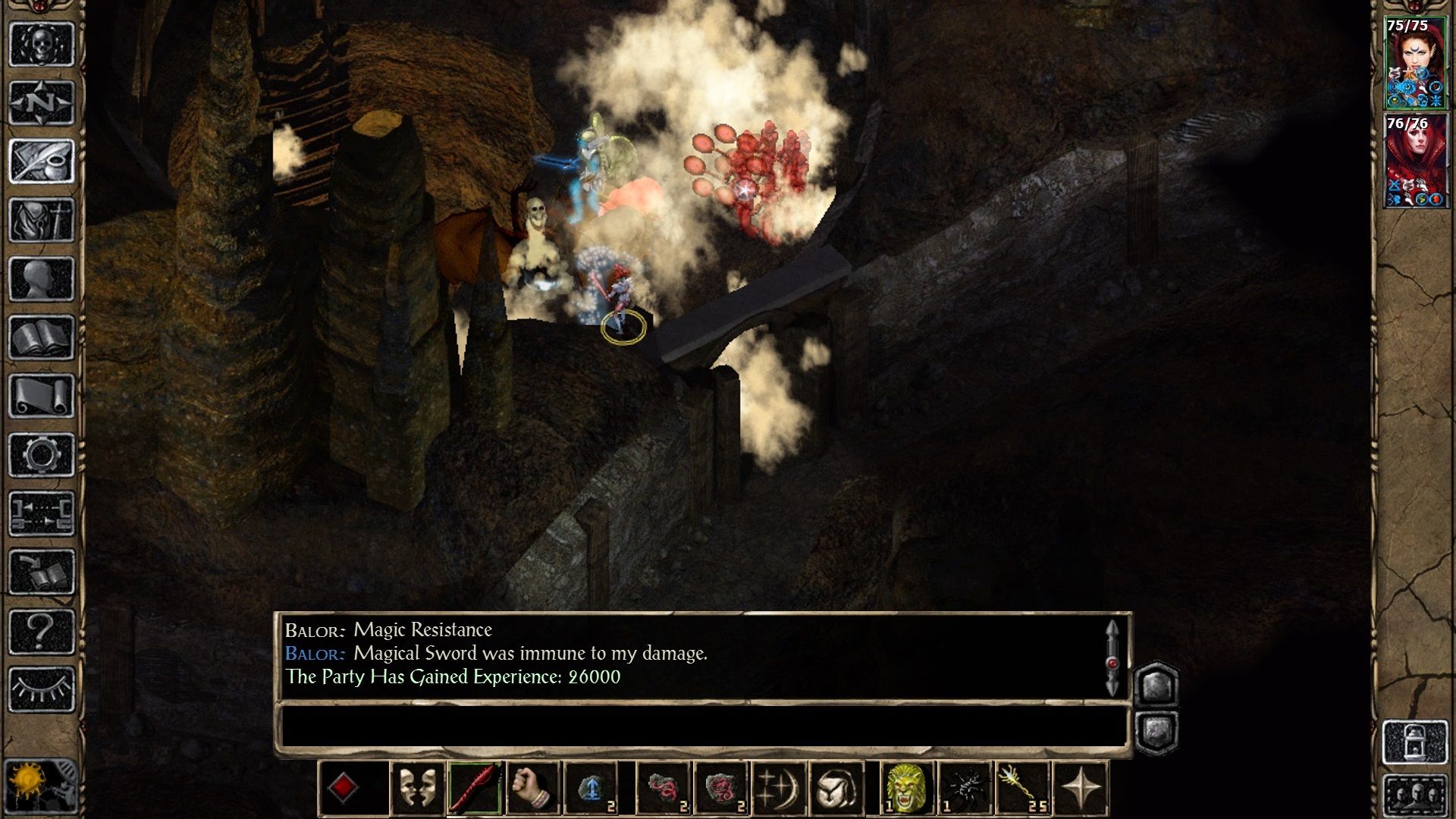Select the 75/75 character portrait
Image resolution: width=1456 pixels, height=819 pixels.
point(1415,63)
